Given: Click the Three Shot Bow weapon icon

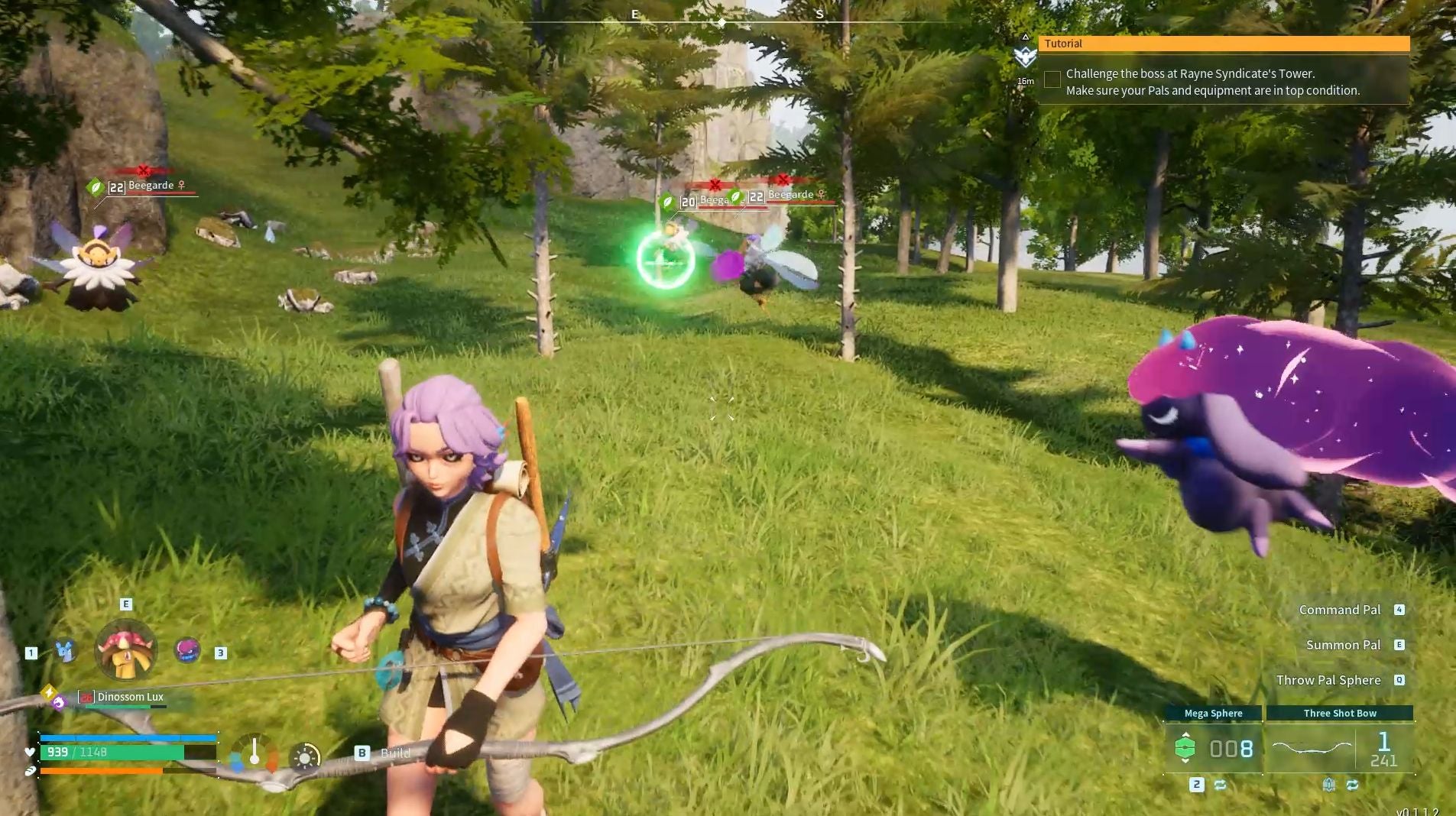Looking at the screenshot, I should pyautogui.click(x=1312, y=746).
